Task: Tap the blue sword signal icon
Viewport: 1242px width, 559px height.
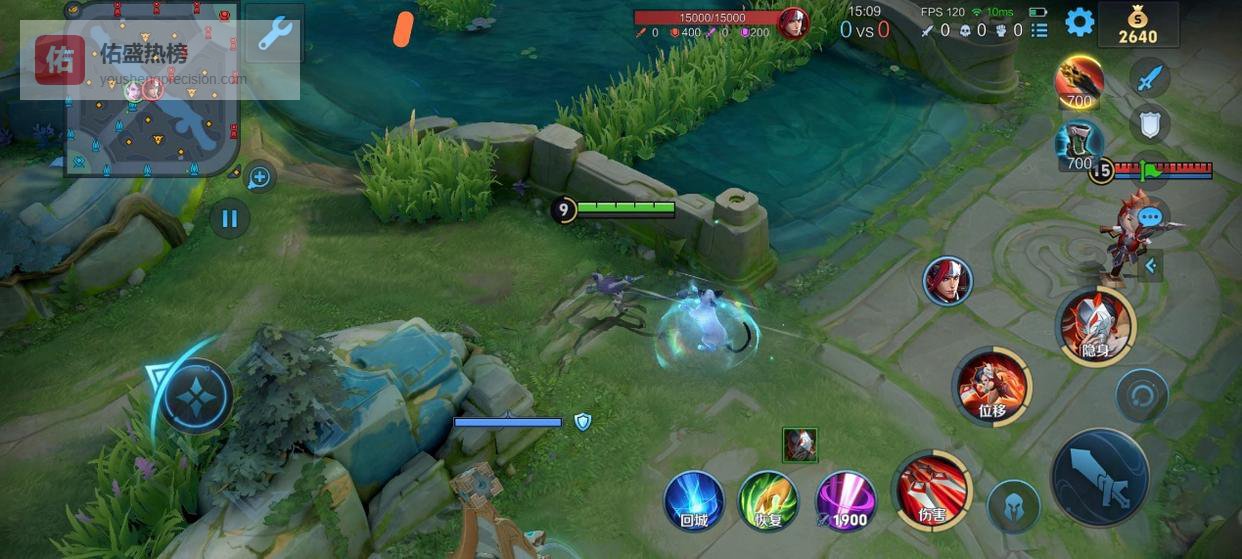Action: [x=1150, y=77]
